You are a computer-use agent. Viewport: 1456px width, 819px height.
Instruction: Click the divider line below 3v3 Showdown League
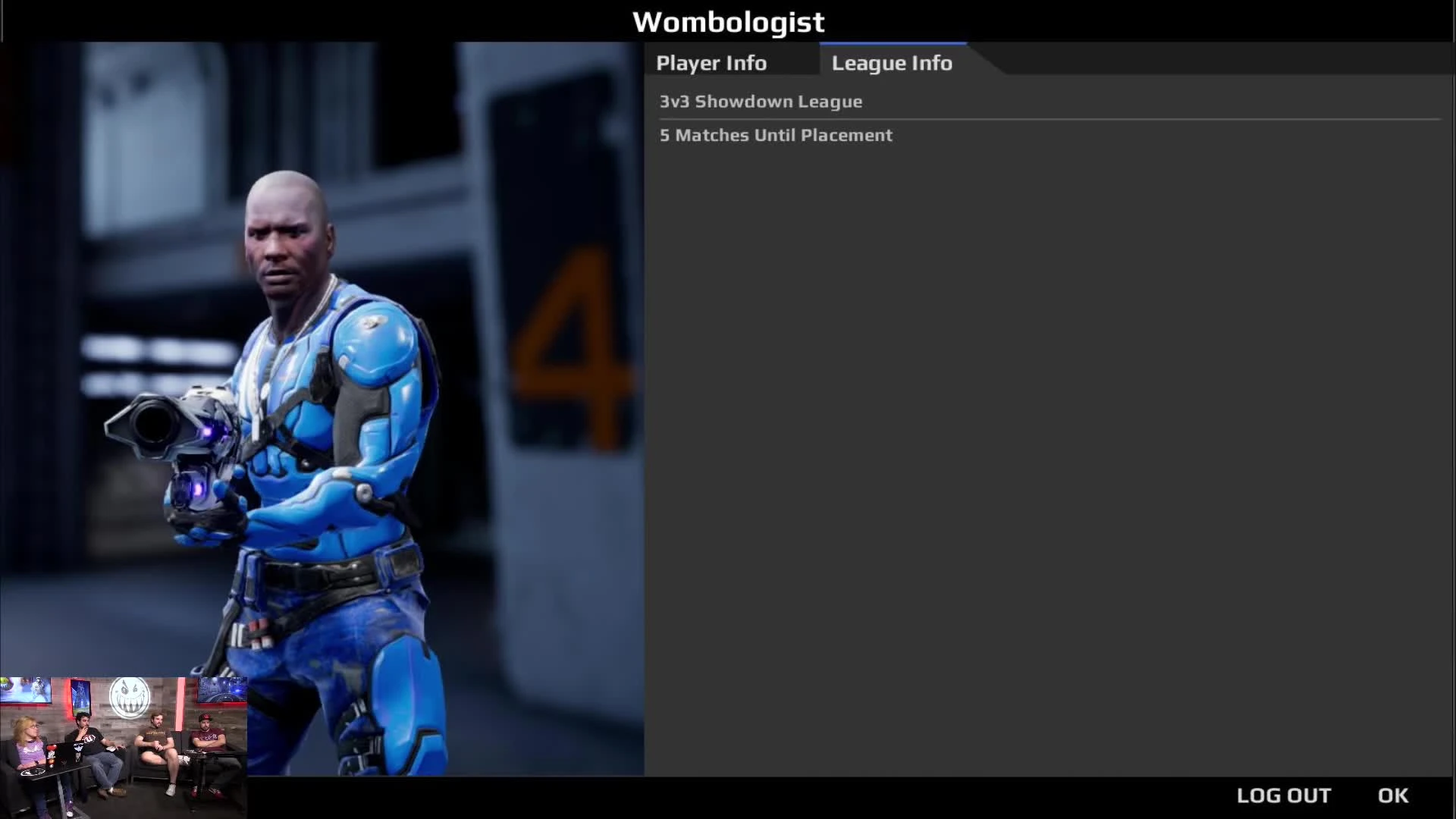pos(1046,118)
